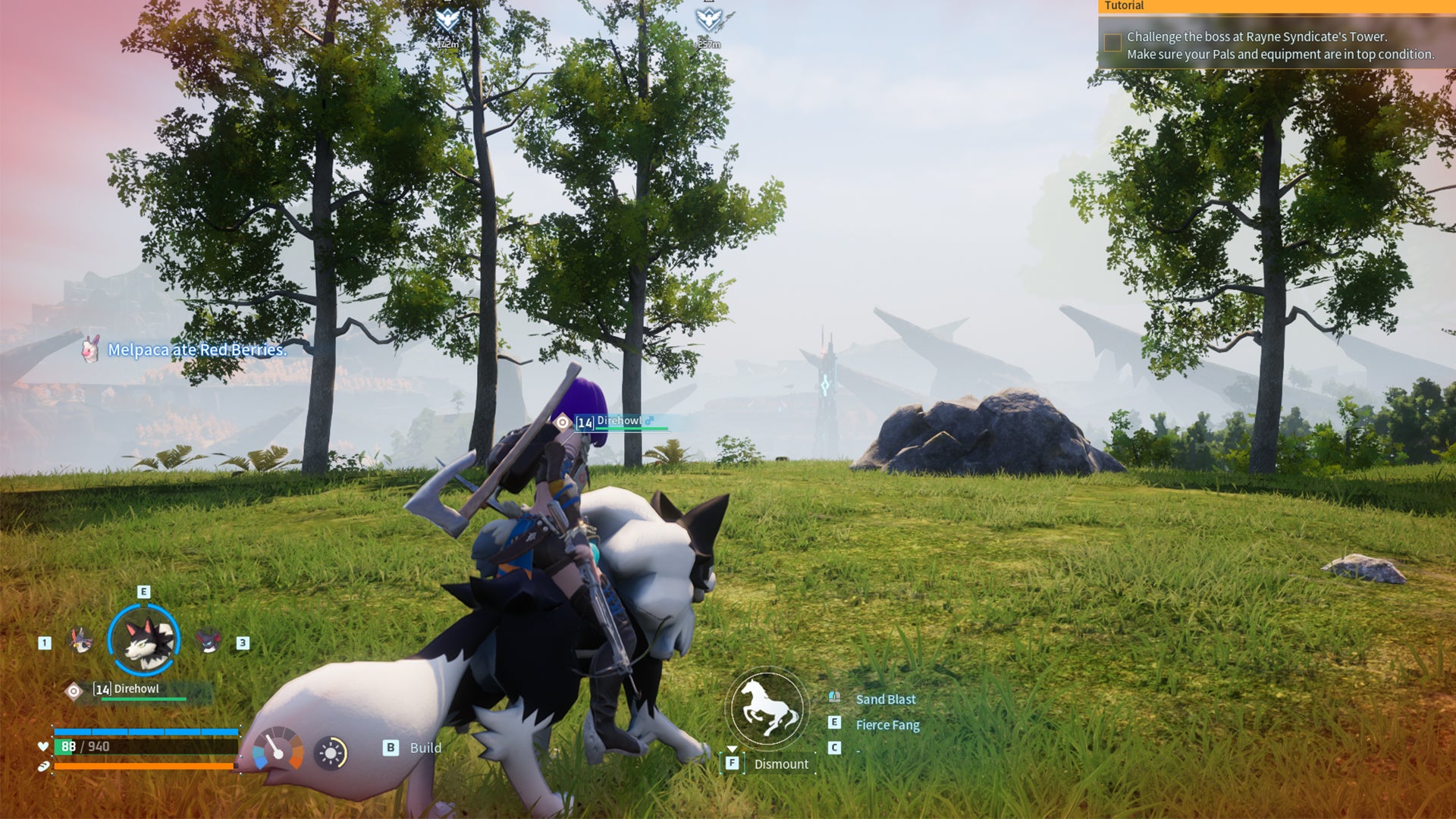Viewport: 1456px width, 819px height.
Task: Choose the party Pal in slot 3
Action: point(209,642)
